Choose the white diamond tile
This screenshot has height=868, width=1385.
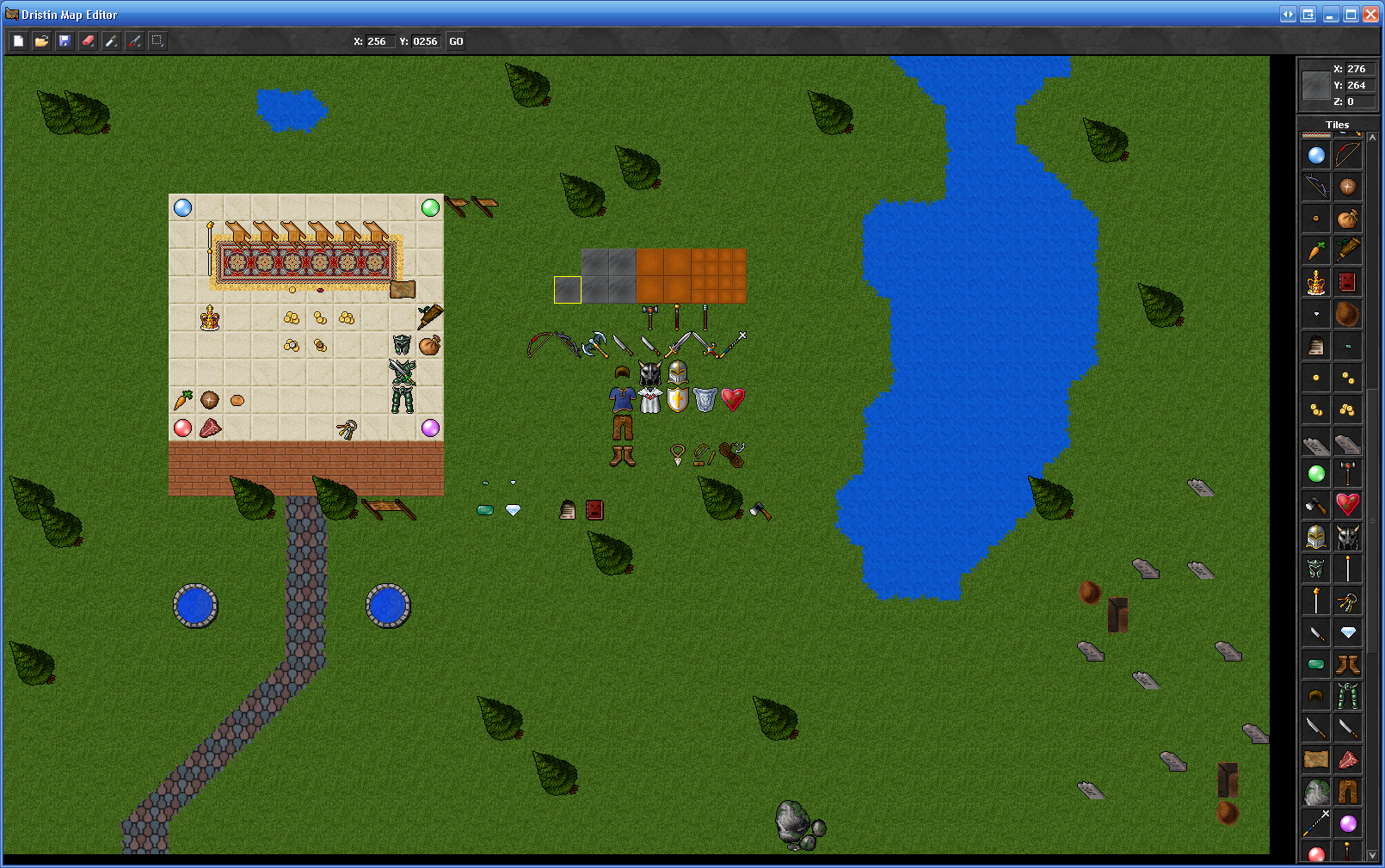click(1347, 632)
